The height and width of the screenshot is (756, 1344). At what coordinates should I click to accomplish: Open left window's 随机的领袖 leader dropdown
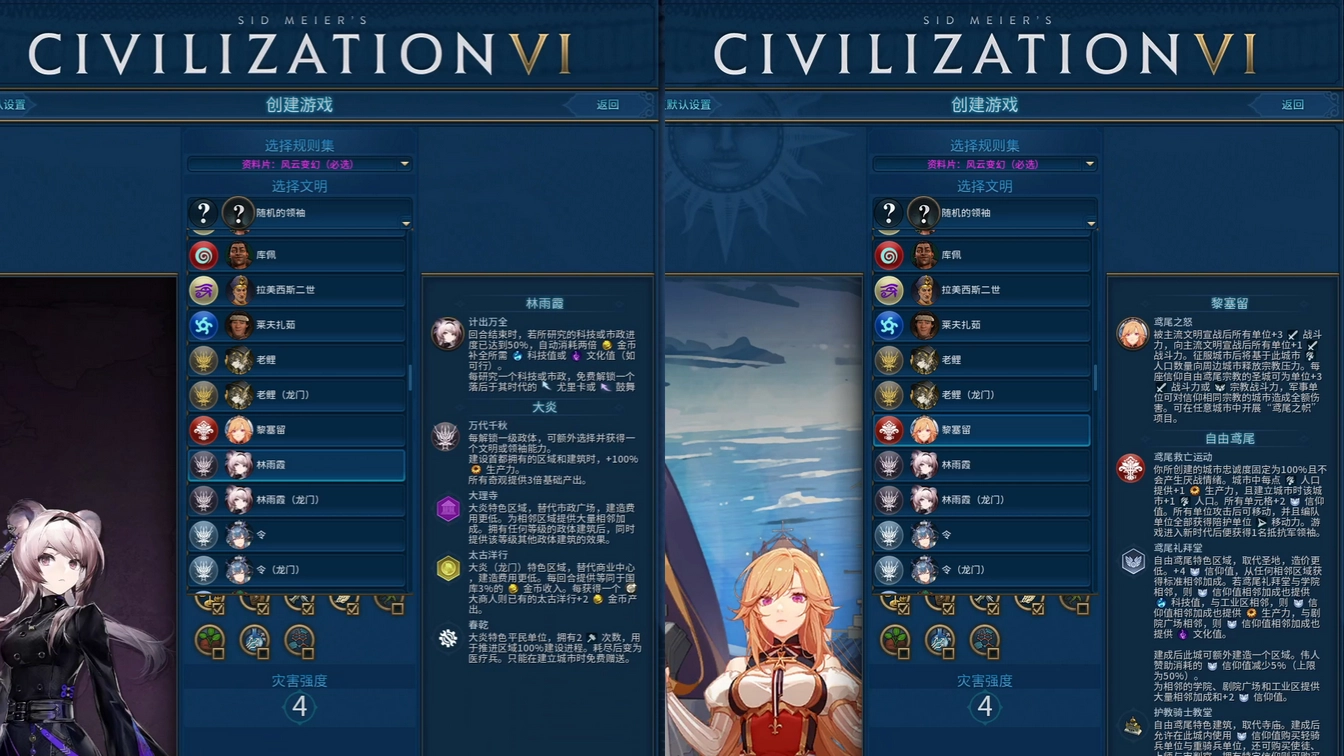pos(298,213)
